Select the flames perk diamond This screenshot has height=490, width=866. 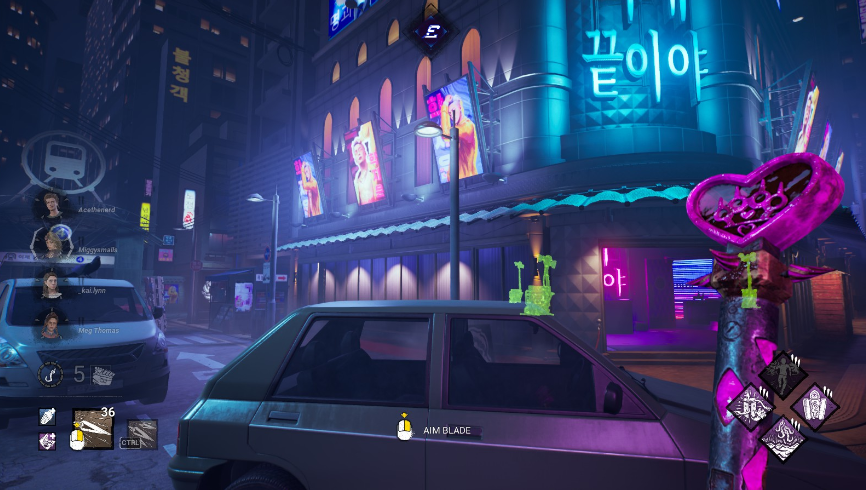pyautogui.click(x=783, y=438)
